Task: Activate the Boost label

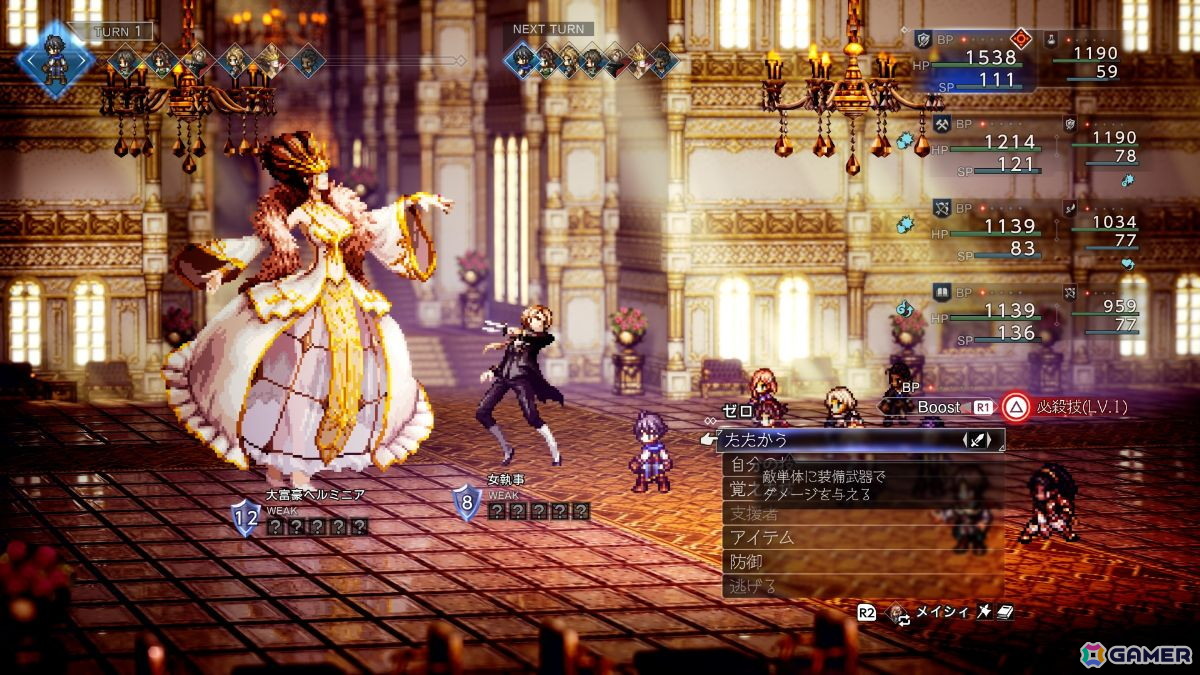Action: tap(939, 408)
